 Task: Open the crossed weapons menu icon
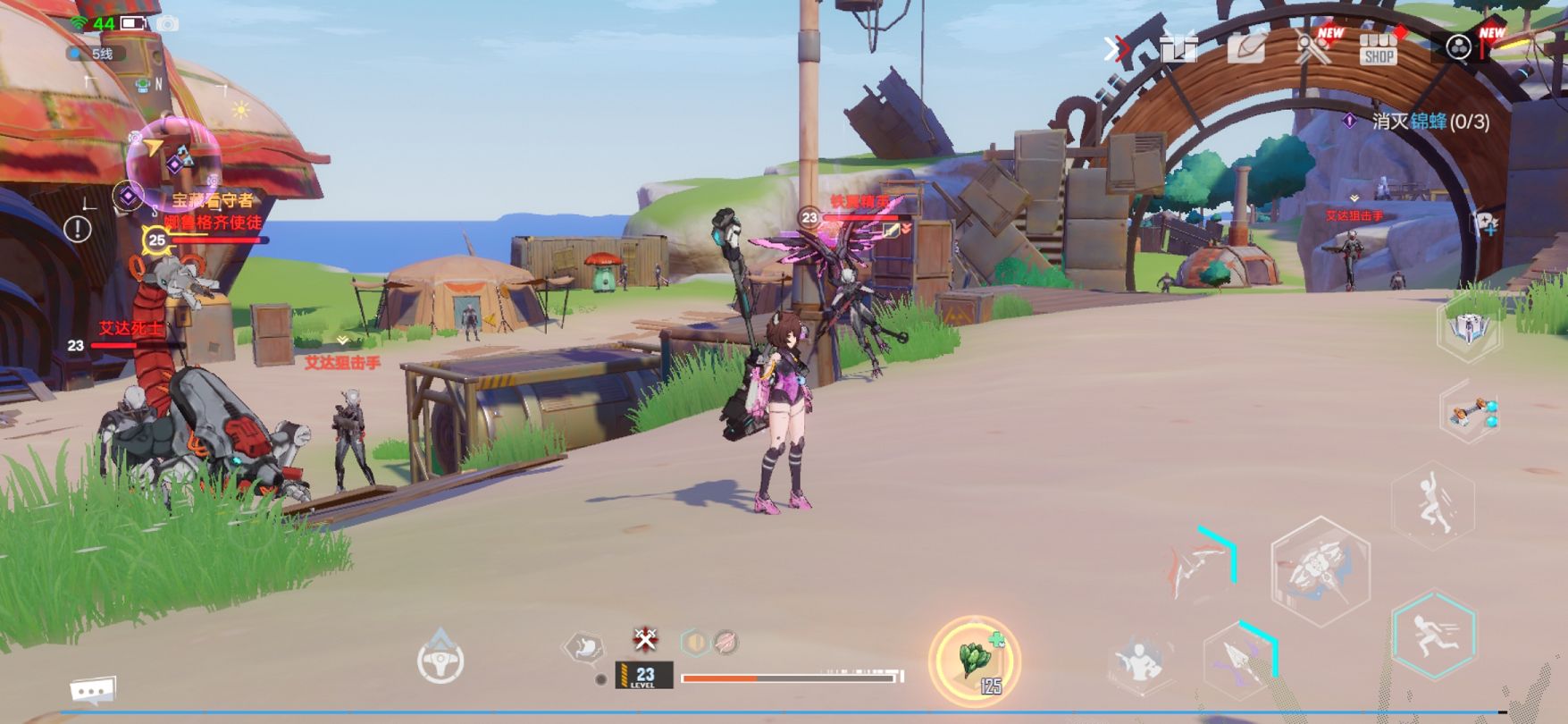tap(1312, 48)
